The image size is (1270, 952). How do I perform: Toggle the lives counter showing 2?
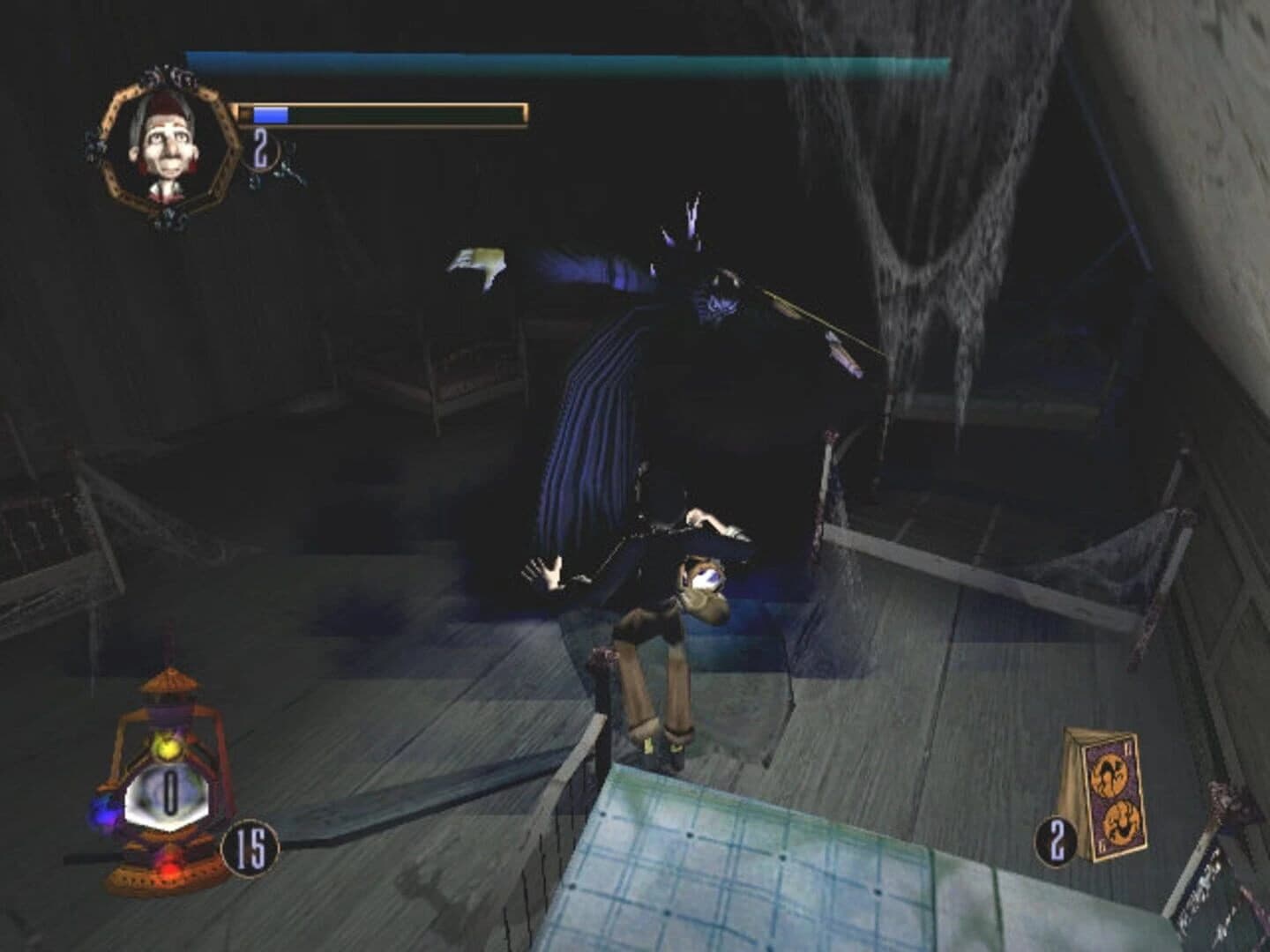coord(260,145)
